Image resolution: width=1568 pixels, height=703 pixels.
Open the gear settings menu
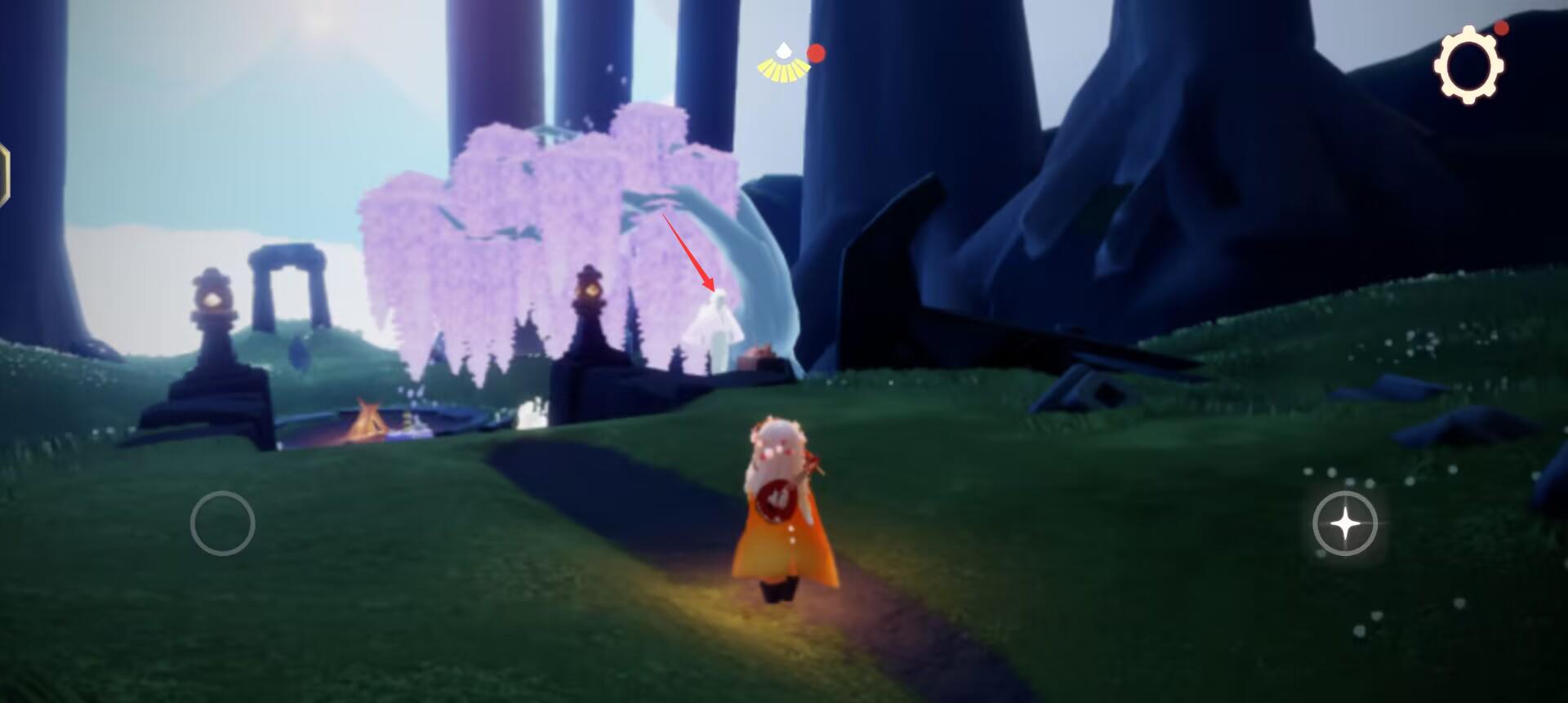[x=1468, y=65]
